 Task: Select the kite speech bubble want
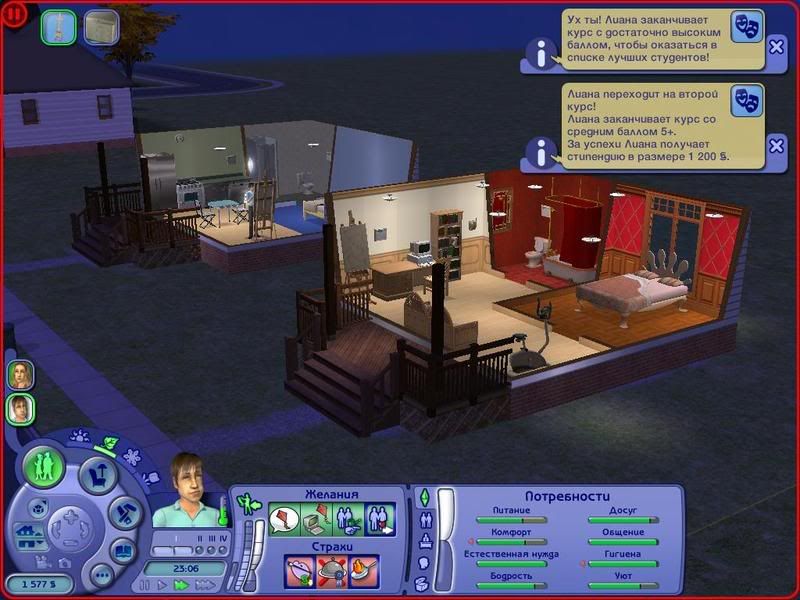[285, 520]
